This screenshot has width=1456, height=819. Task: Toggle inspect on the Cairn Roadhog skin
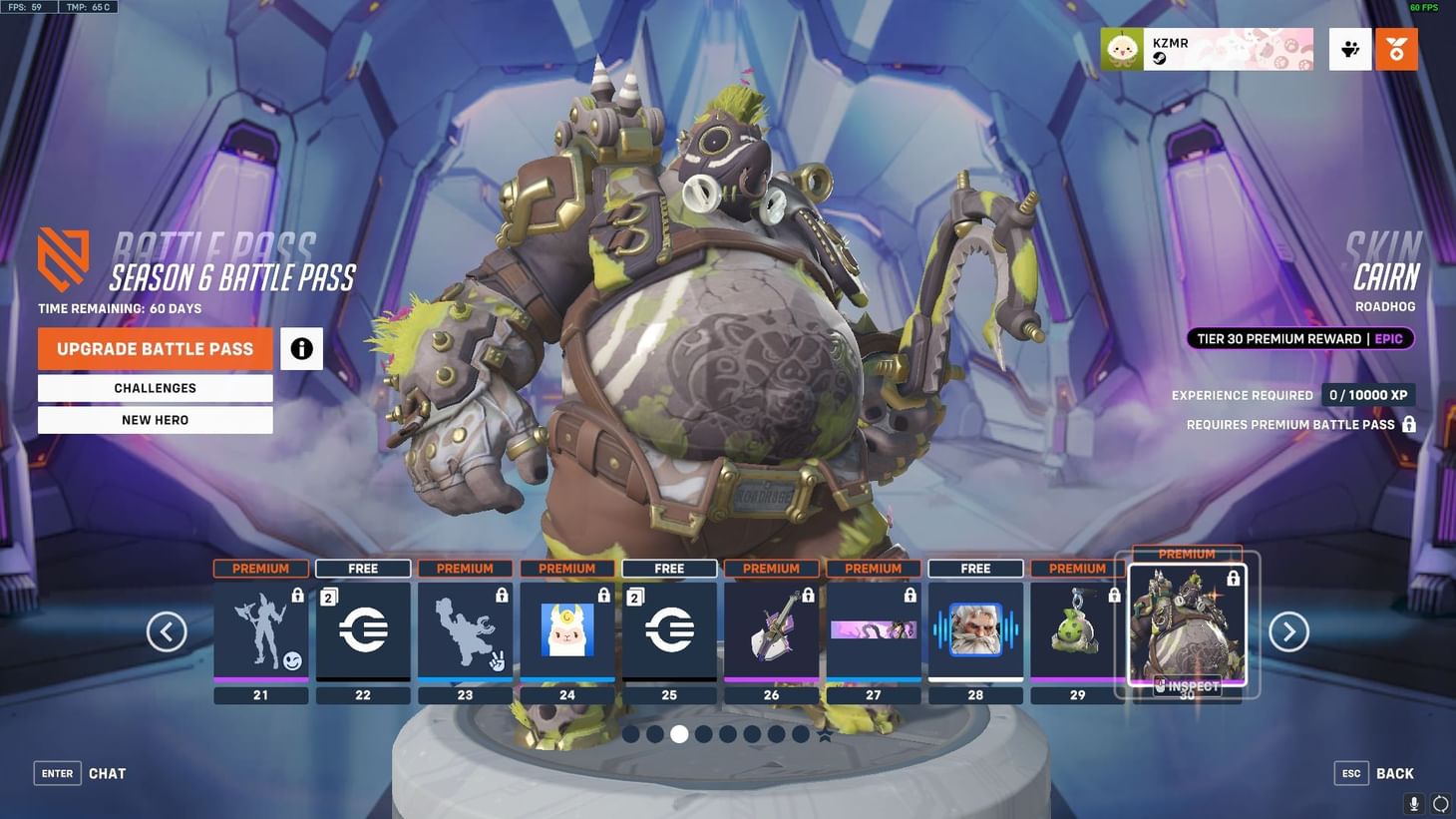coord(1188,686)
